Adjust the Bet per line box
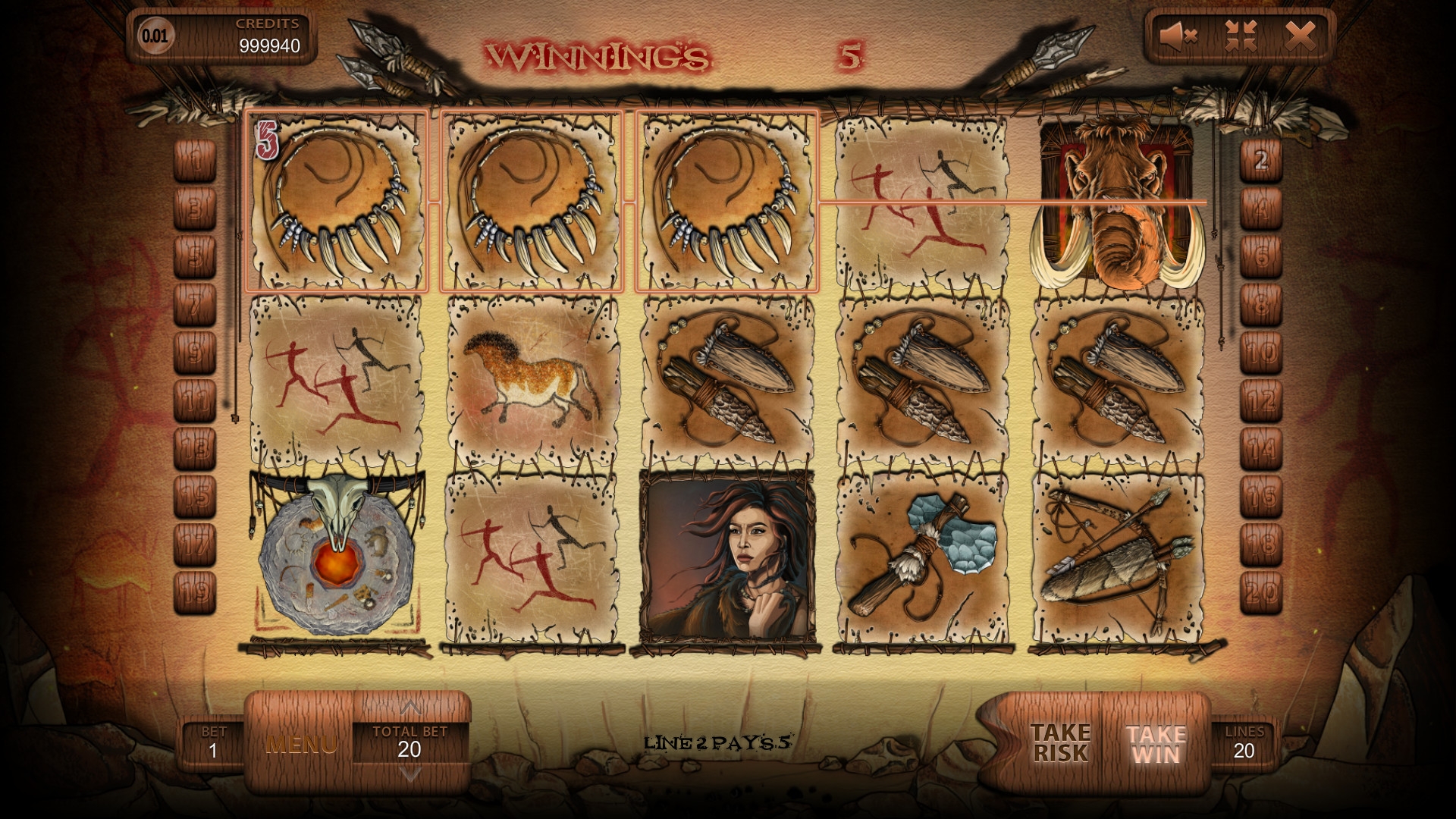Viewport: 1456px width, 819px height. point(213,743)
